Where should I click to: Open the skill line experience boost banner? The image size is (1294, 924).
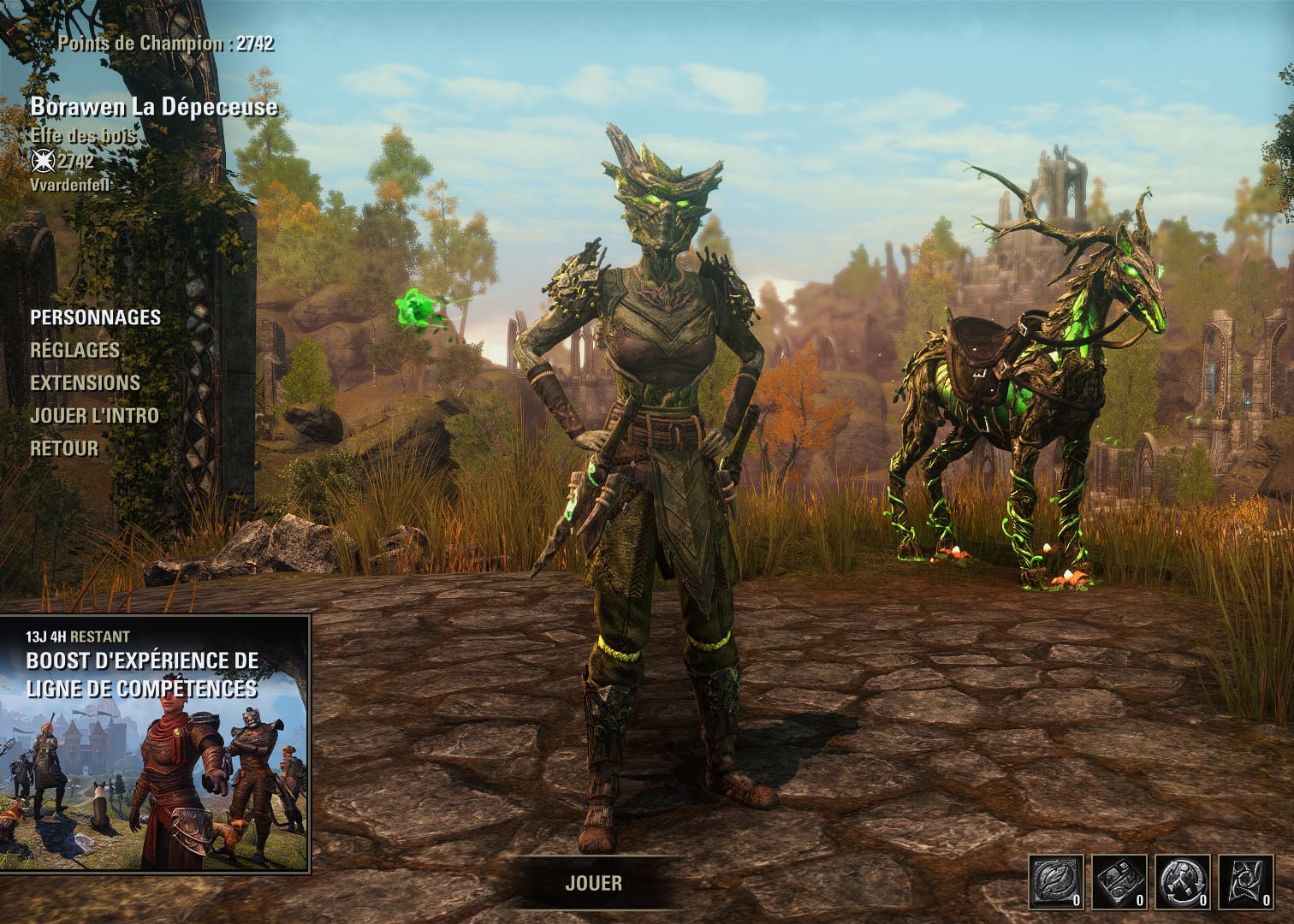(x=155, y=743)
